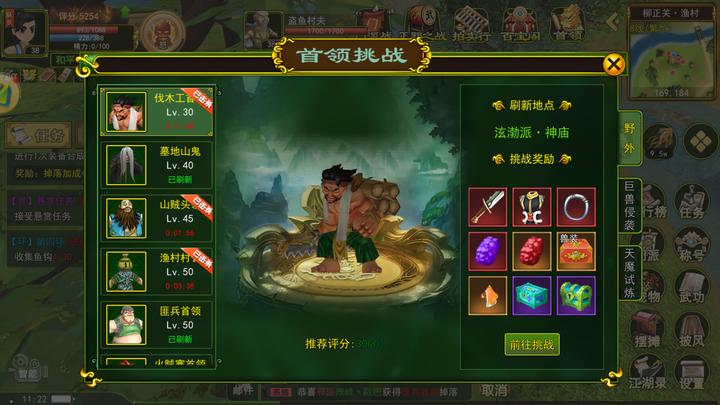Viewport: 720px width, 405px height.
Task: Click the 前往挑战 go-to-challenge button
Action: (531, 344)
